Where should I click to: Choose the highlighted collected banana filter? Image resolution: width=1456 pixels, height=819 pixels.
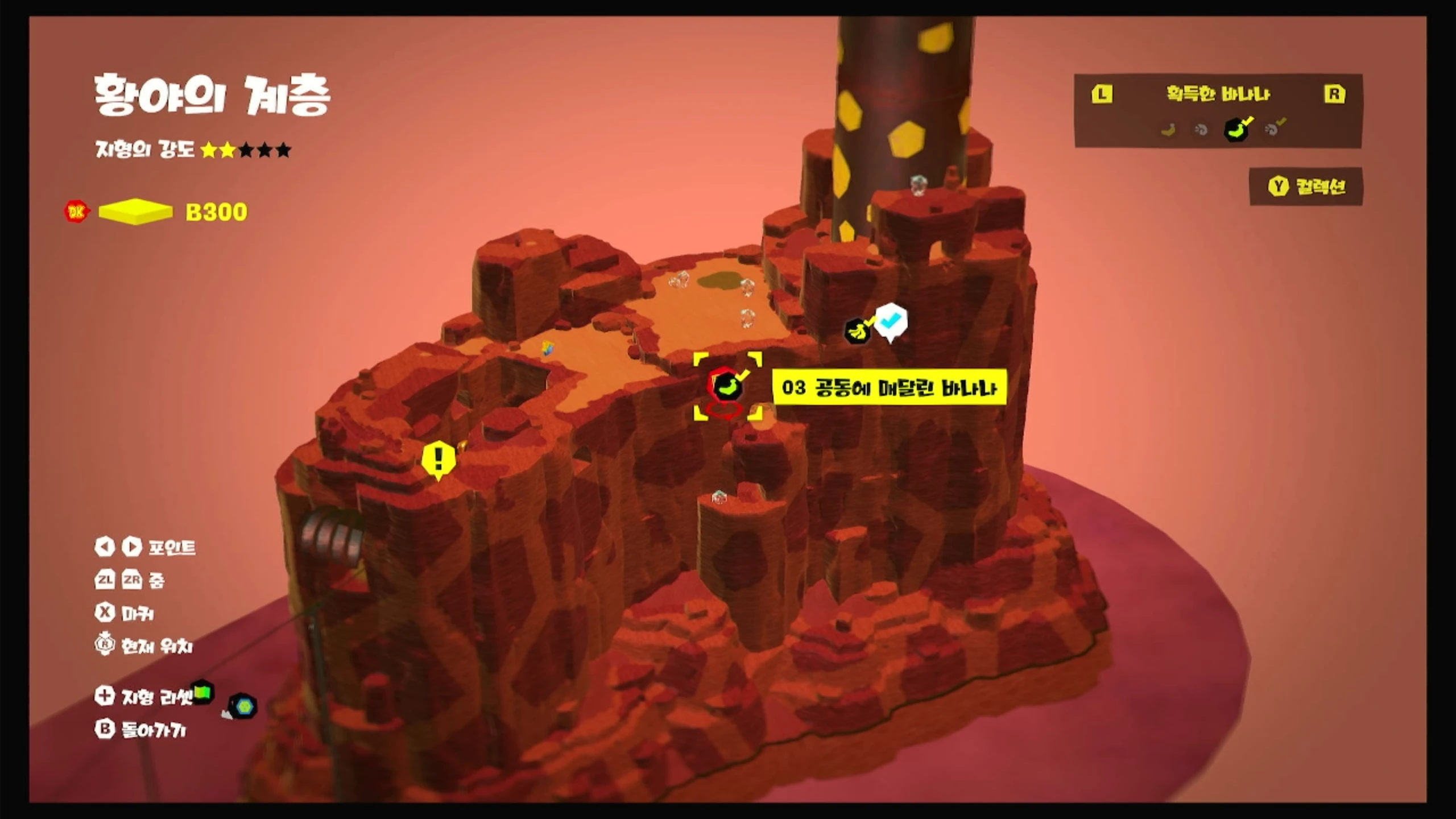coord(1237,129)
